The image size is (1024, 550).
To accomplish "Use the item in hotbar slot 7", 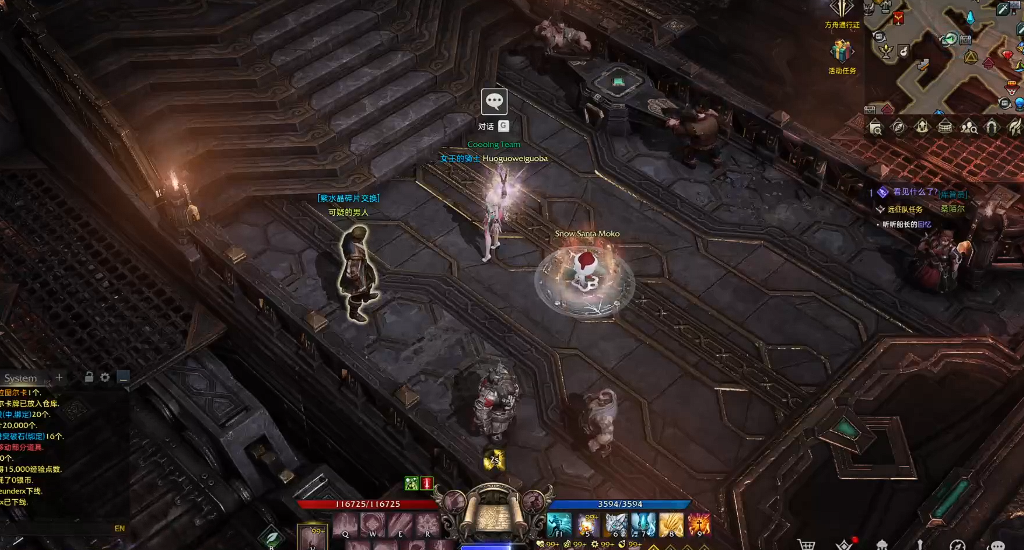I will click(644, 524).
